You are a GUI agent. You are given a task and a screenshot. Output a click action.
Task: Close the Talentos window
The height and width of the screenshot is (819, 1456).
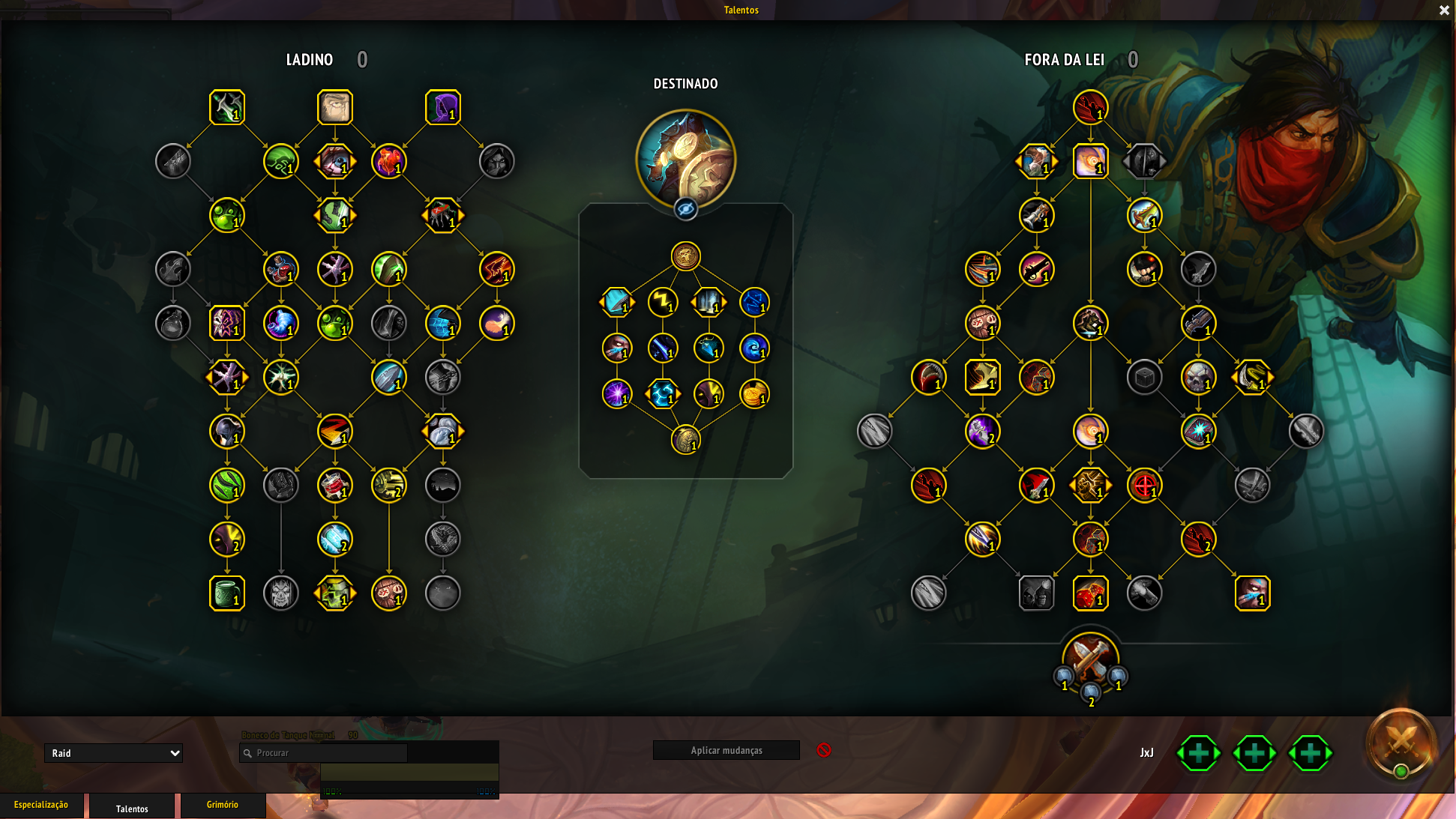(1444, 10)
